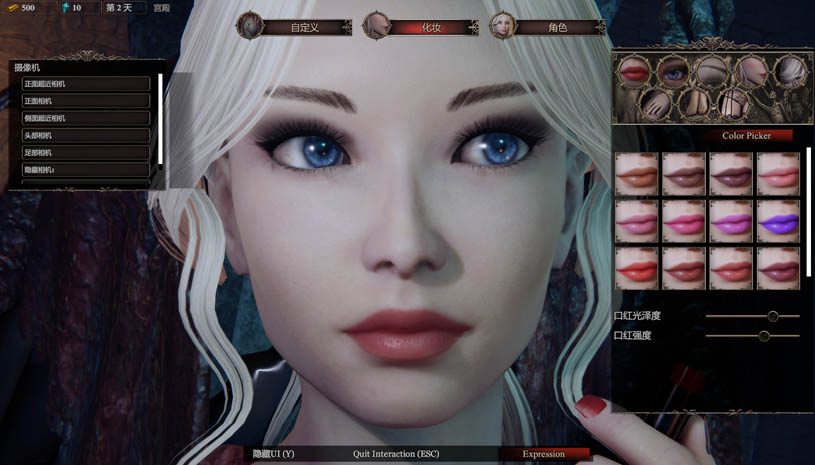Select the lips makeup category icon
Image resolution: width=815 pixels, height=465 pixels.
click(633, 71)
